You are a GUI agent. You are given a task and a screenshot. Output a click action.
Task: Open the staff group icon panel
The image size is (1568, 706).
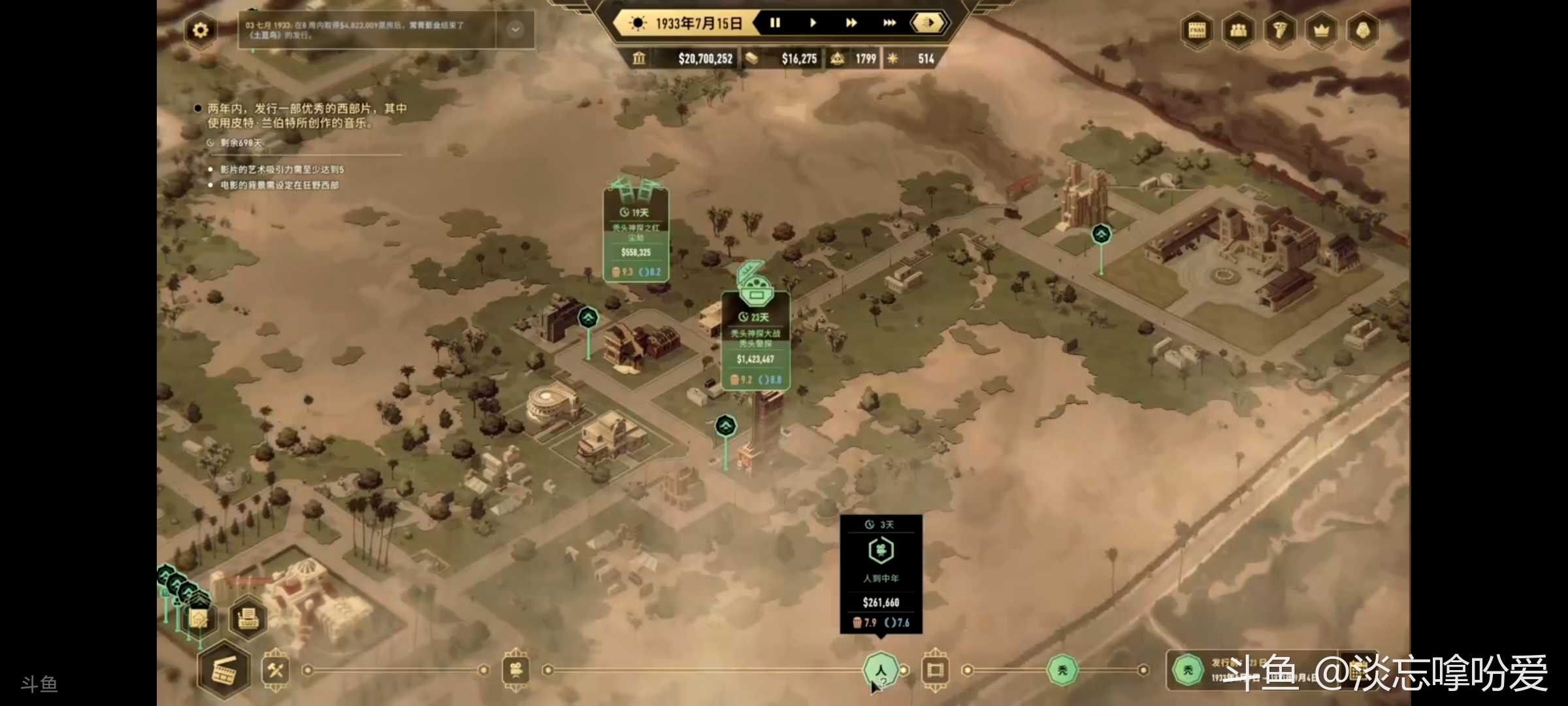tap(1238, 31)
